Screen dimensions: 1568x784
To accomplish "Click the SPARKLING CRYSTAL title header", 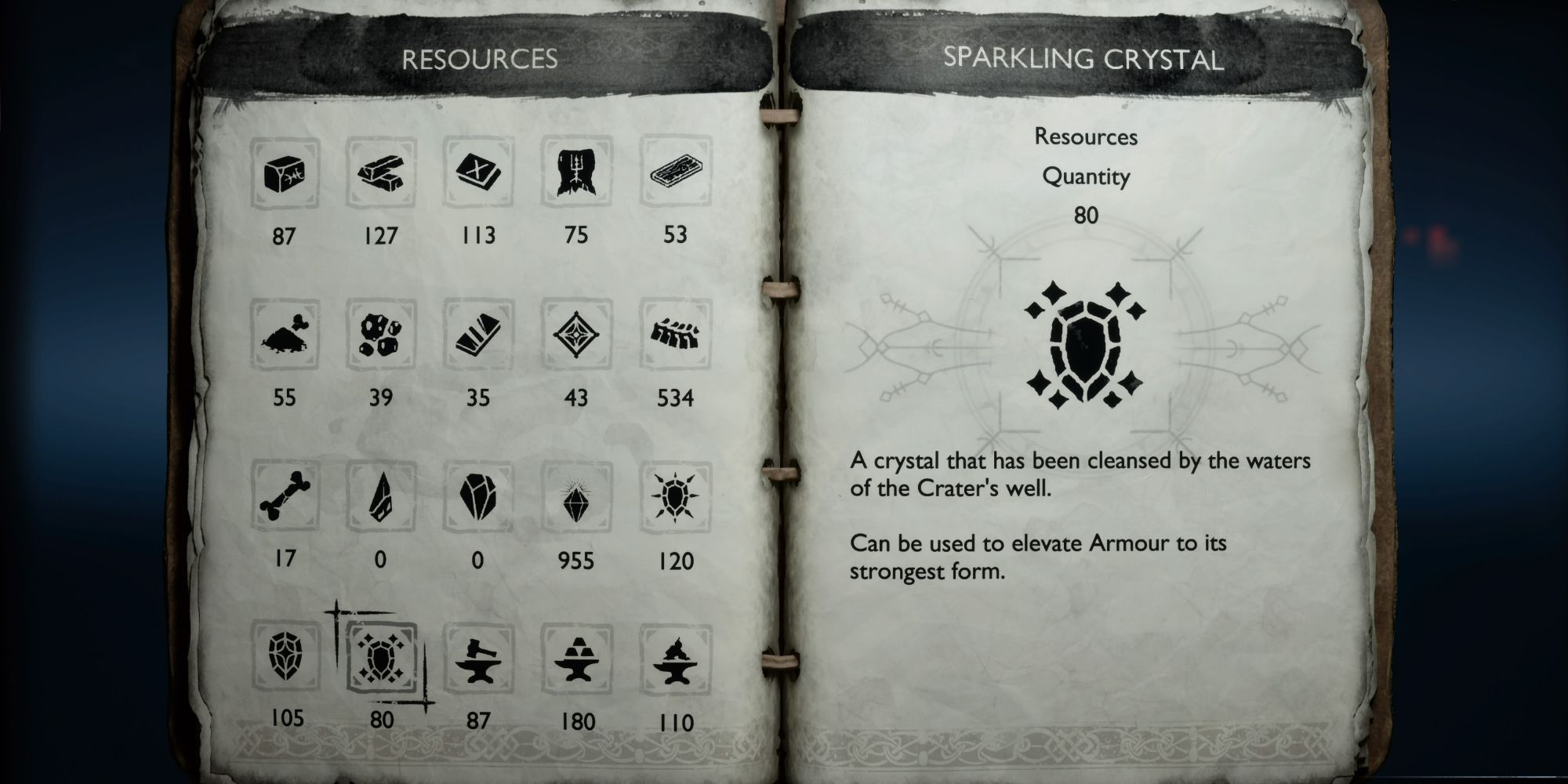I will pos(1086,57).
